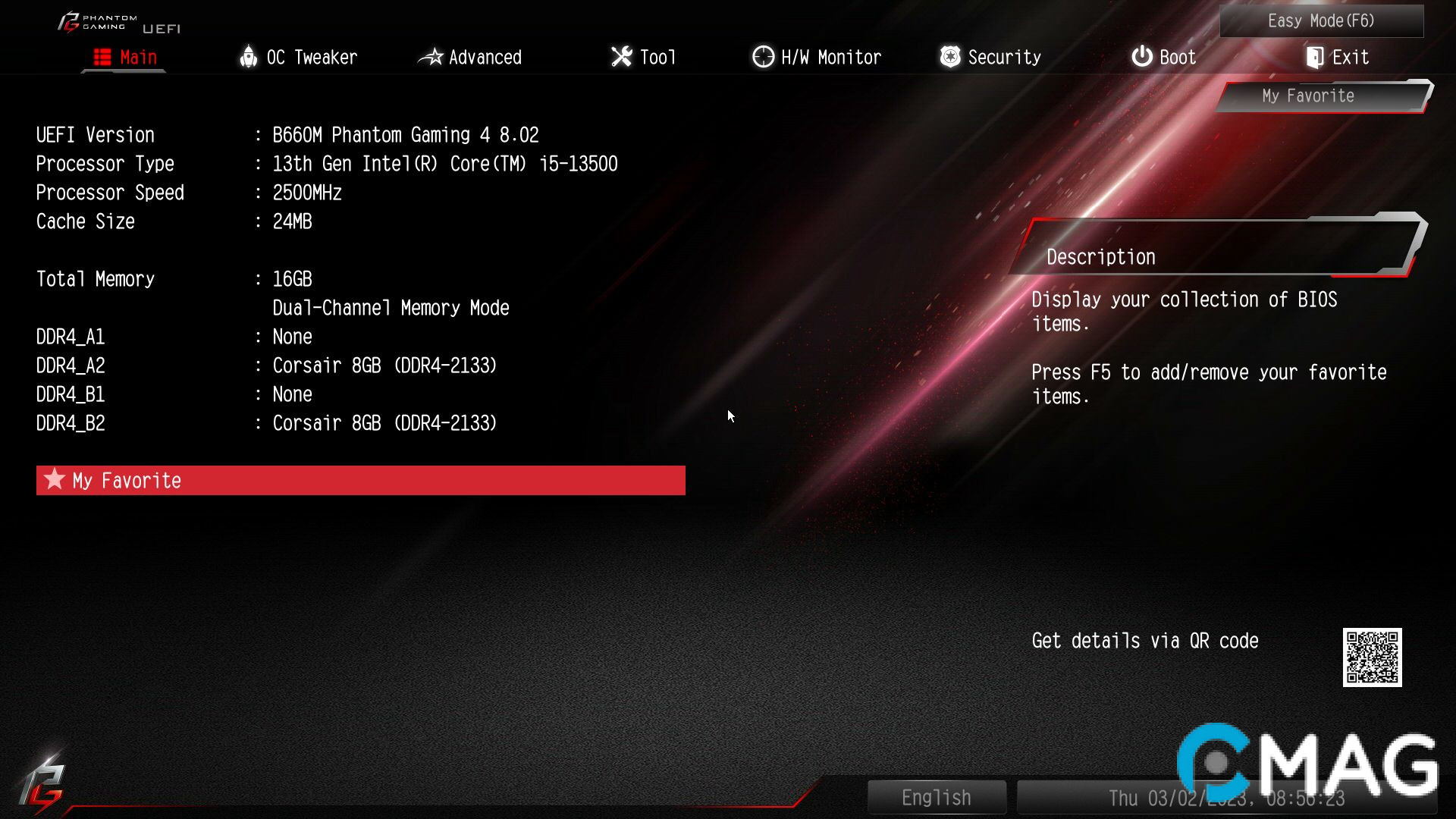Click the Exit door icon
This screenshot has height=819, width=1456.
click(1314, 56)
